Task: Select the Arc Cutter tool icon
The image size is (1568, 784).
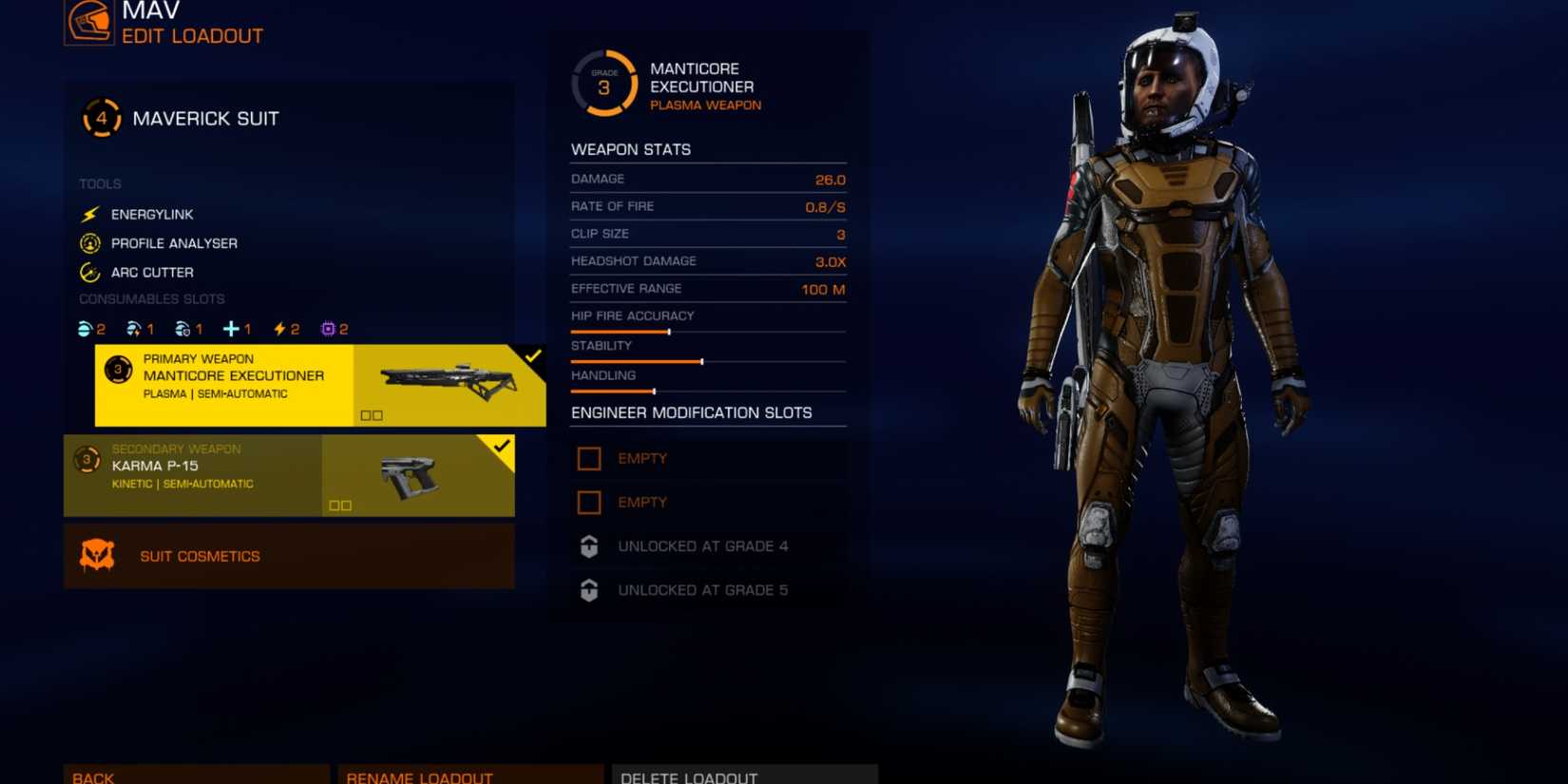Action: [x=90, y=273]
